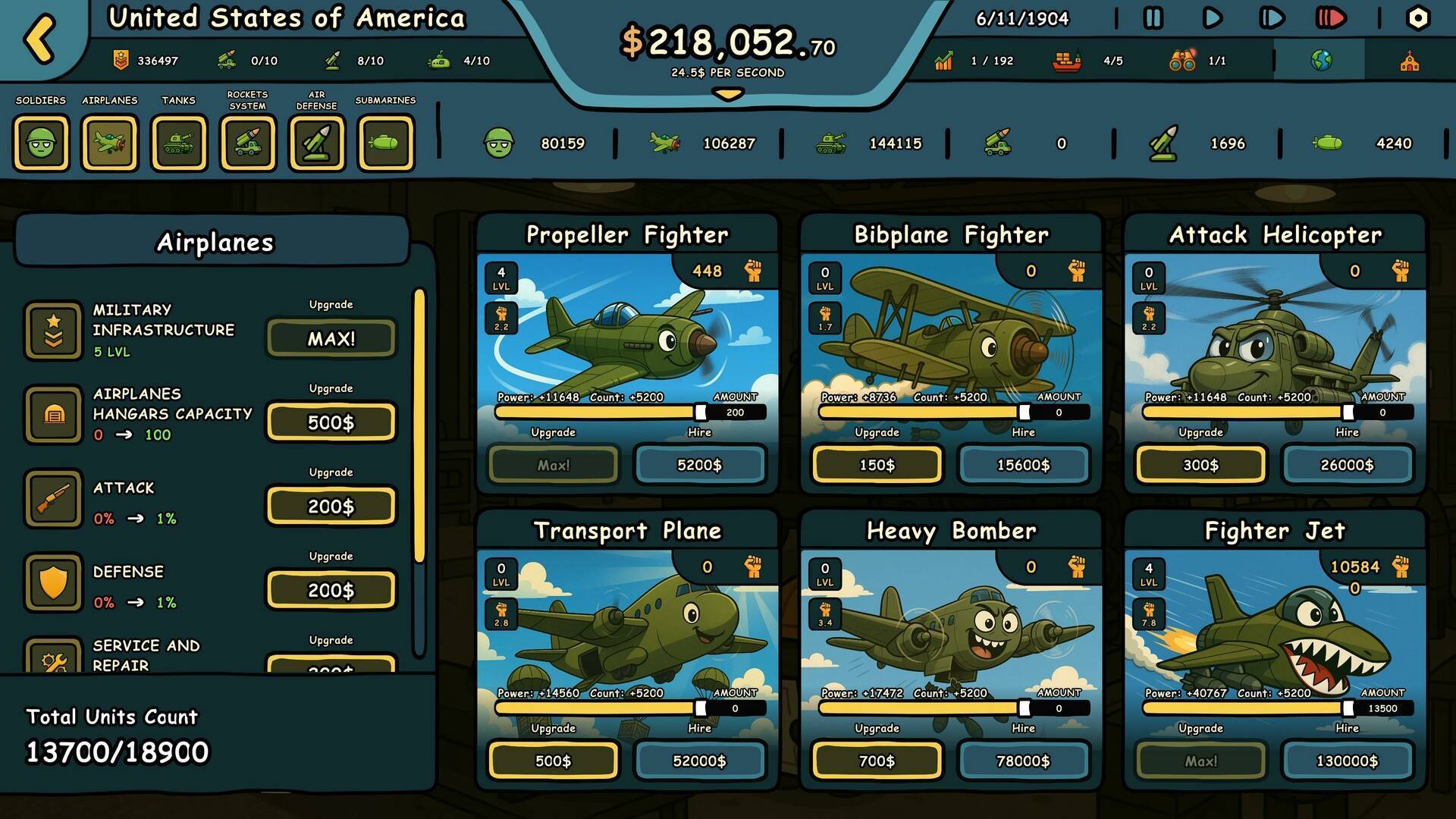Pause the game time
The image size is (1456, 819).
(1153, 18)
